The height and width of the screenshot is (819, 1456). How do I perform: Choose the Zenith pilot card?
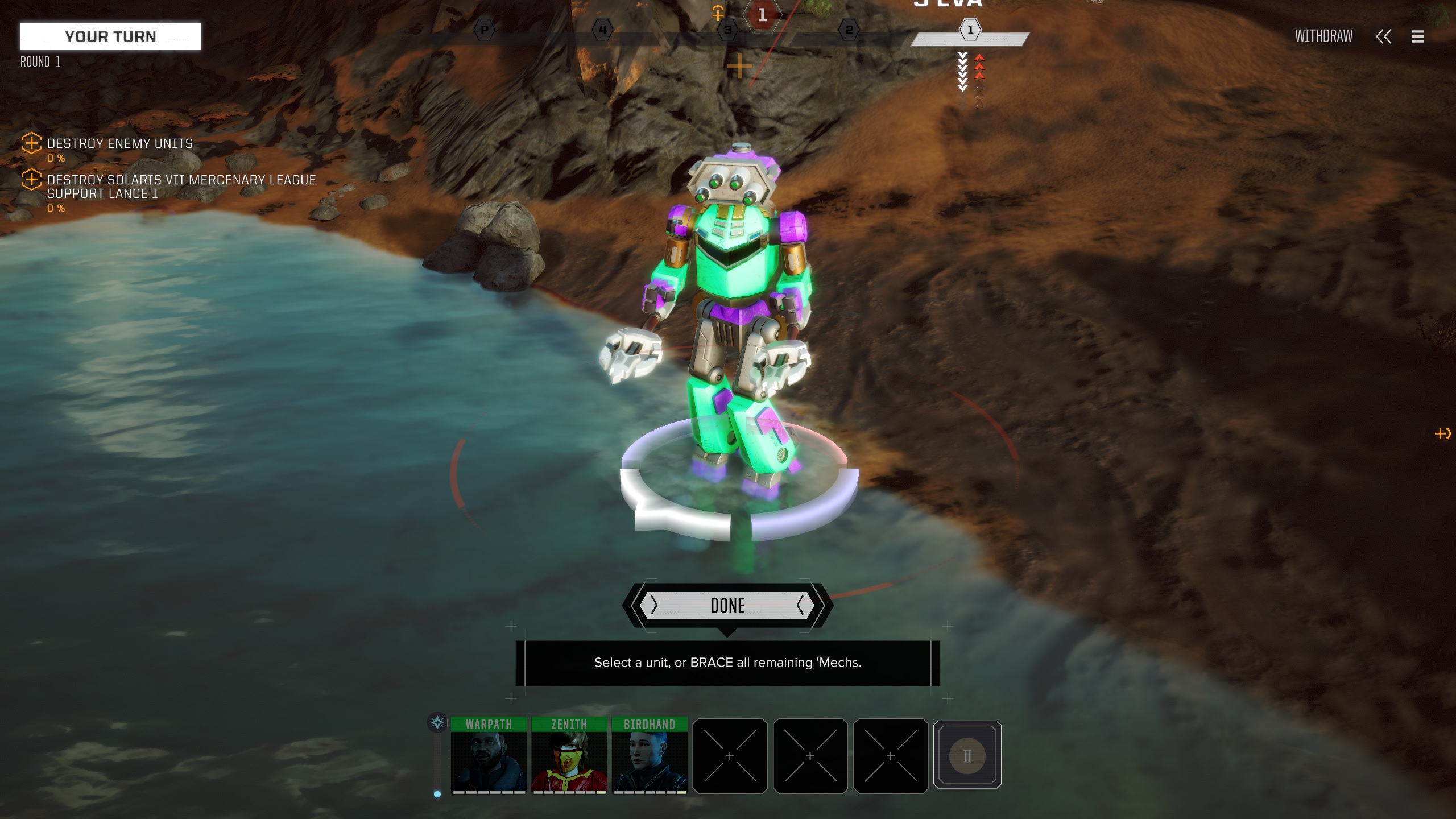click(569, 755)
